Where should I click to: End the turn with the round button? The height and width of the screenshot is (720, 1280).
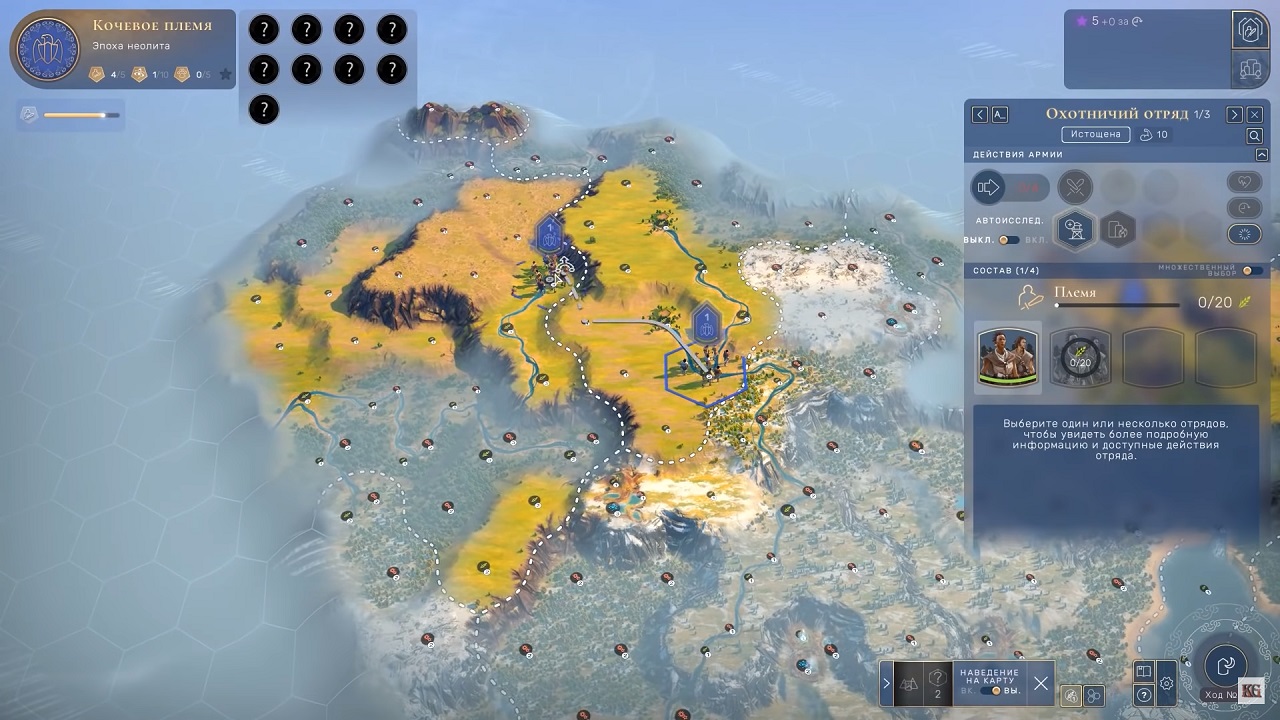tap(1225, 664)
